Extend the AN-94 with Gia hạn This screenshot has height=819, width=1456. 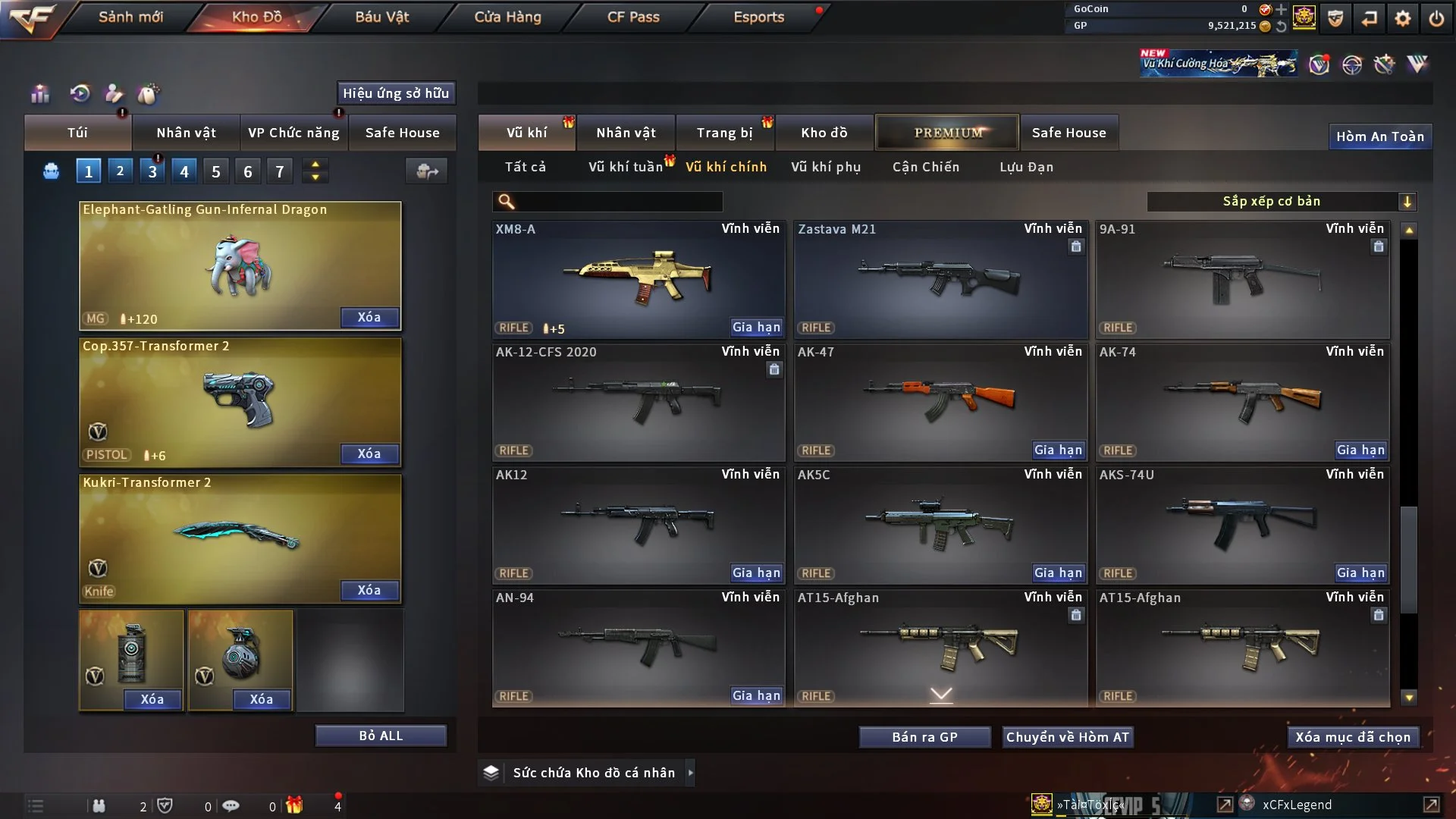[756, 695]
